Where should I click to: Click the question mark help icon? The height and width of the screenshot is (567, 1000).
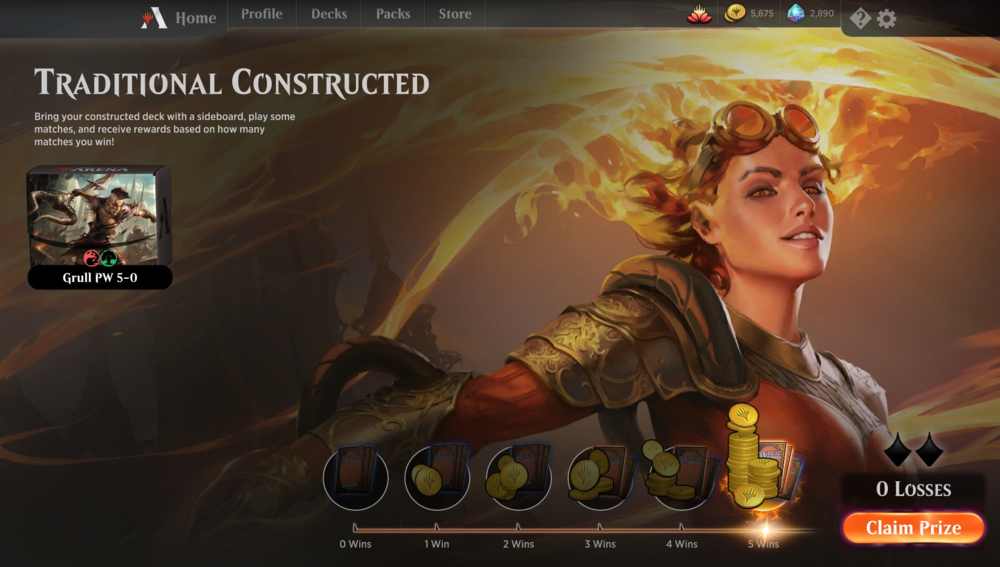click(860, 18)
